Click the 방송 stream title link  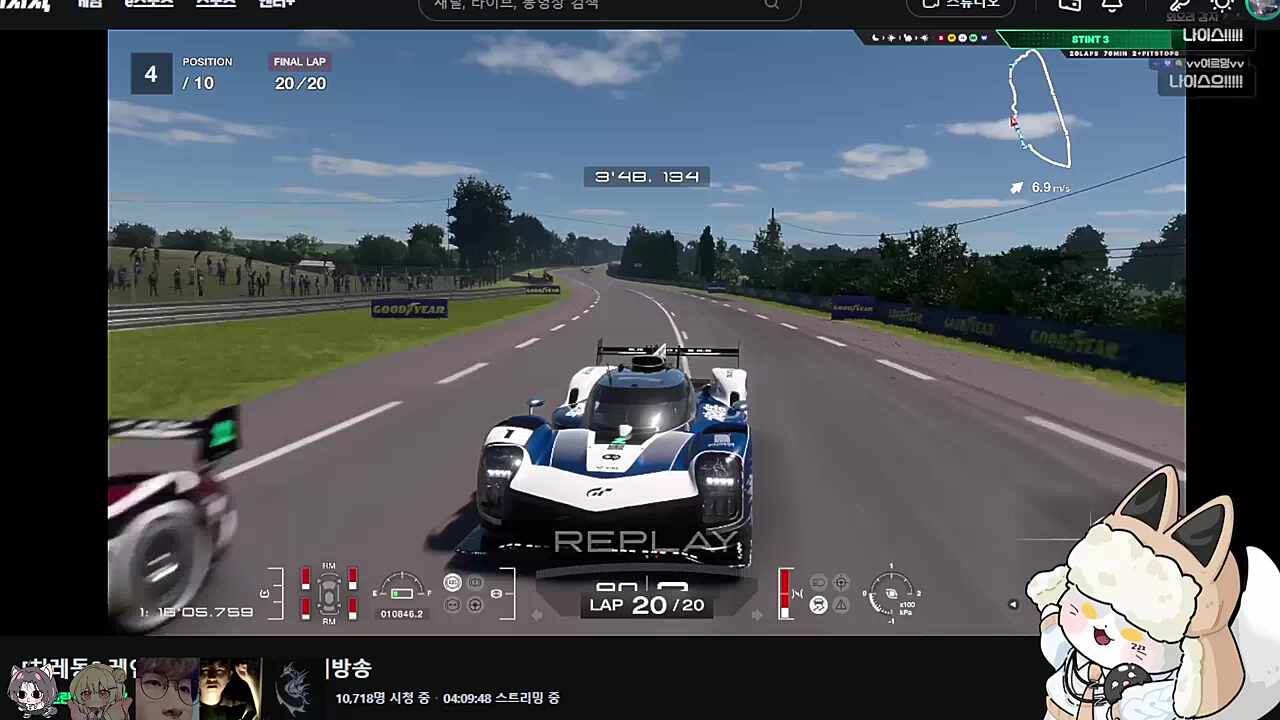click(348, 669)
